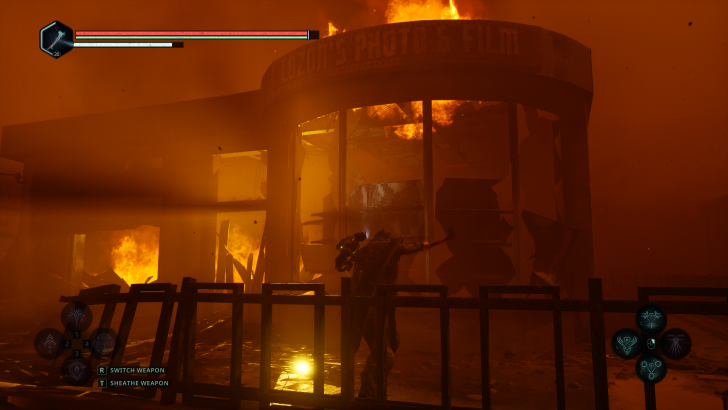Use the dimmed spreading rays ability on the right wheel

pos(676,343)
